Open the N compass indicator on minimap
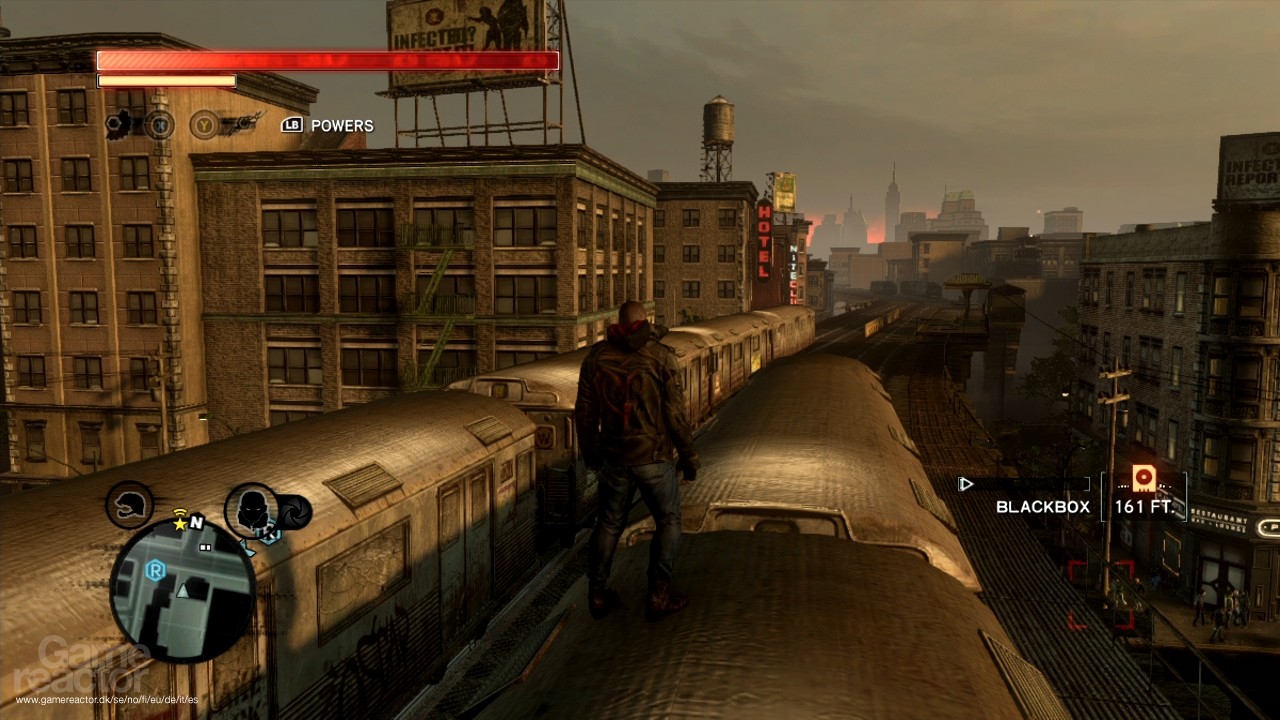The height and width of the screenshot is (720, 1280). (x=196, y=520)
